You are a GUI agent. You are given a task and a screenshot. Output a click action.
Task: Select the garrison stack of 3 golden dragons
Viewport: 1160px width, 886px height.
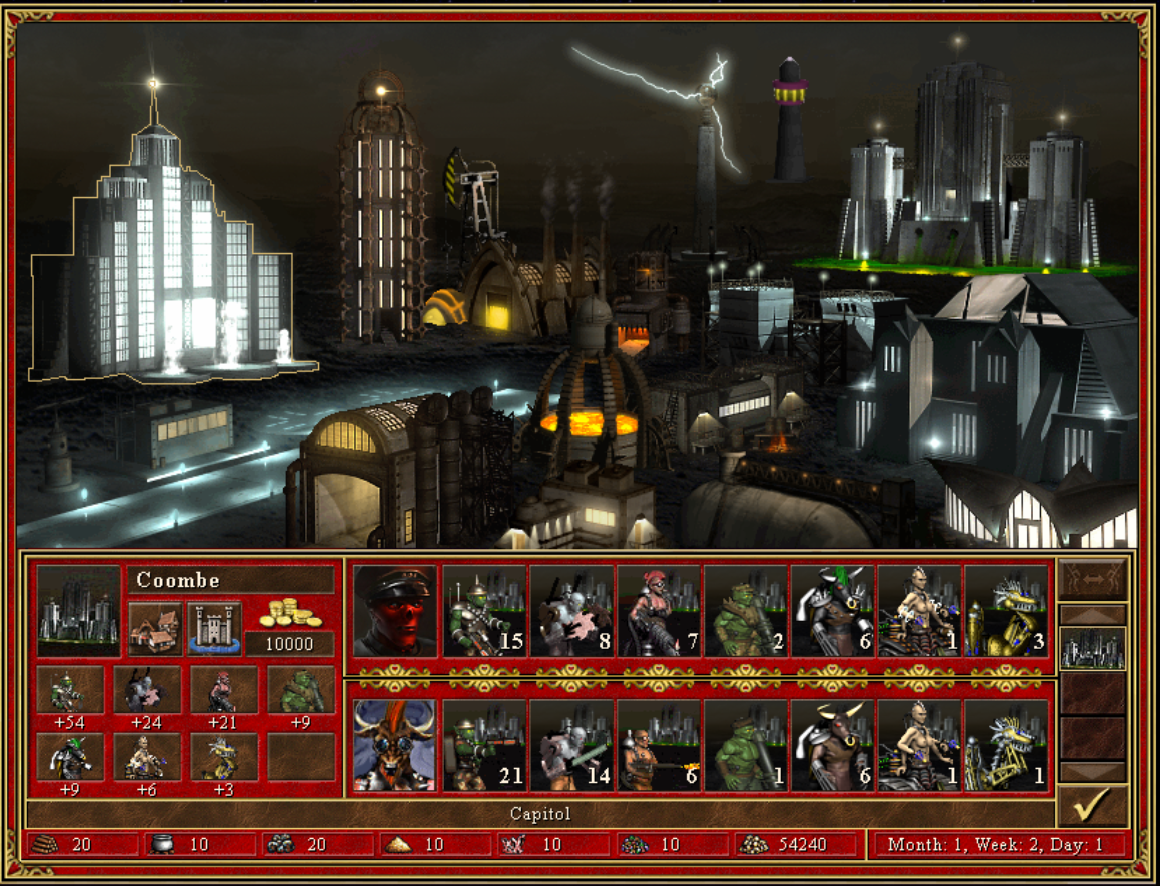click(x=1006, y=611)
